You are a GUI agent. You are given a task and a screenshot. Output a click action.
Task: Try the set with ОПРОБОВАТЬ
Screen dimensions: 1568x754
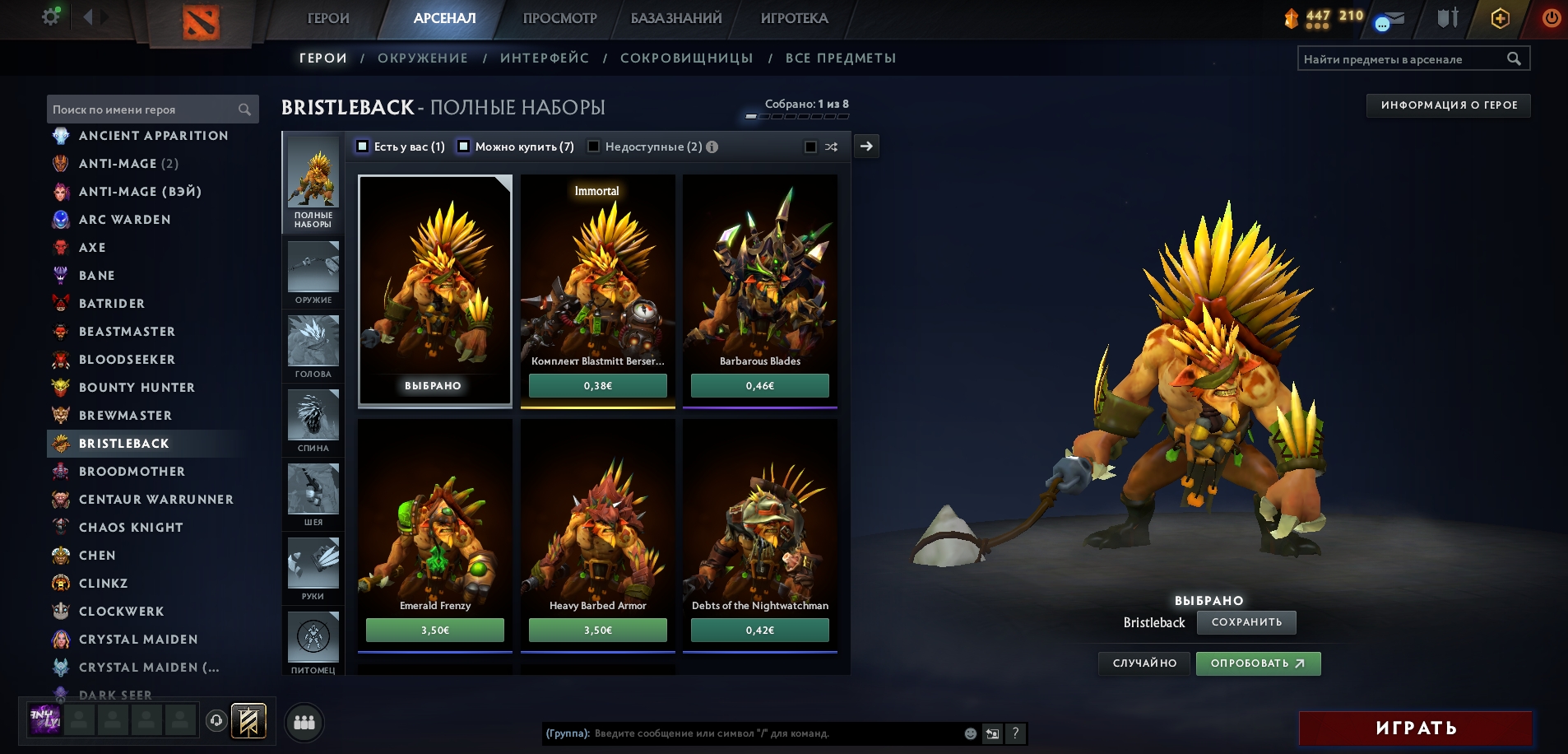[x=1257, y=663]
